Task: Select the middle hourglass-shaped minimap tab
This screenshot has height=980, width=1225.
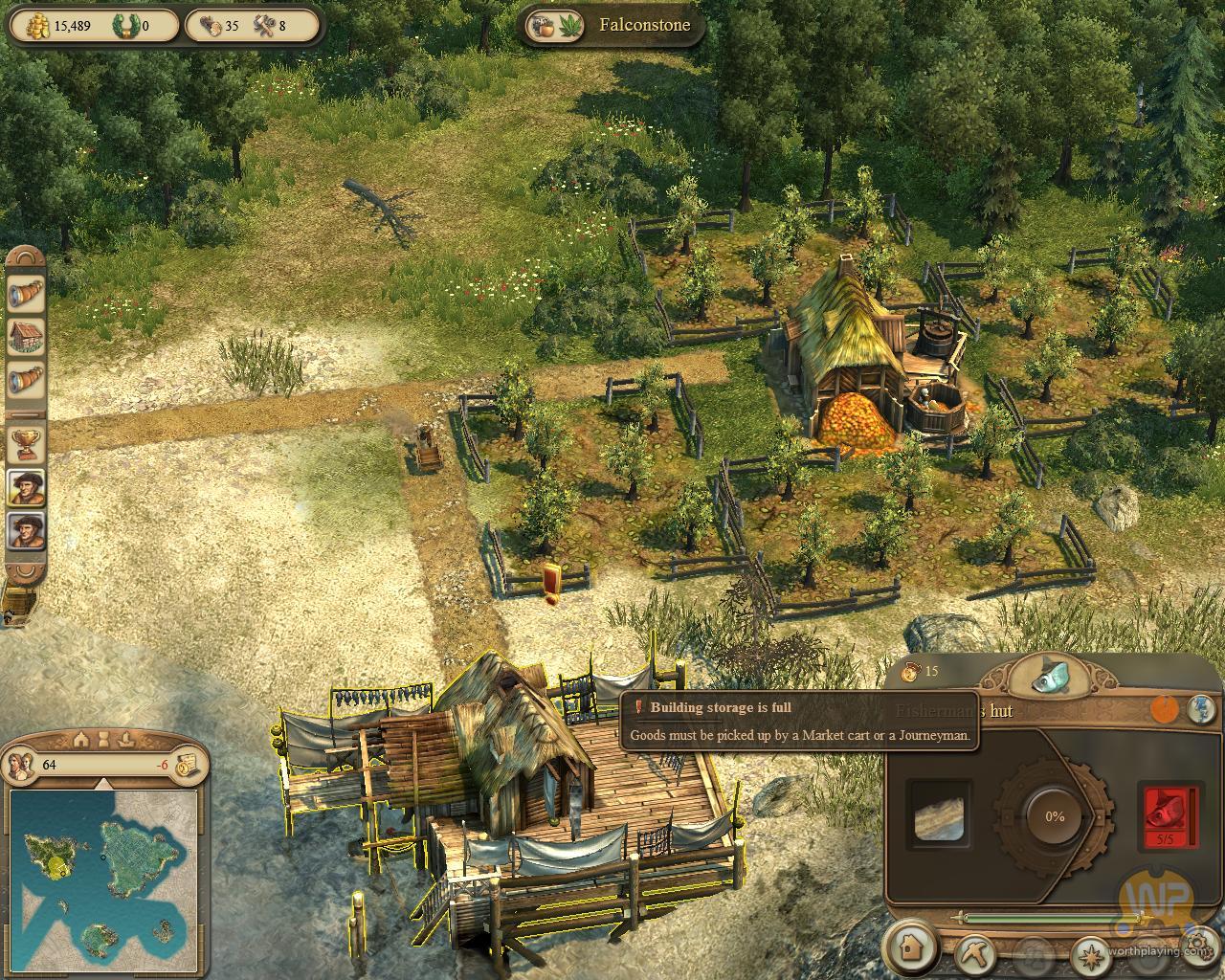Action: 103,739
